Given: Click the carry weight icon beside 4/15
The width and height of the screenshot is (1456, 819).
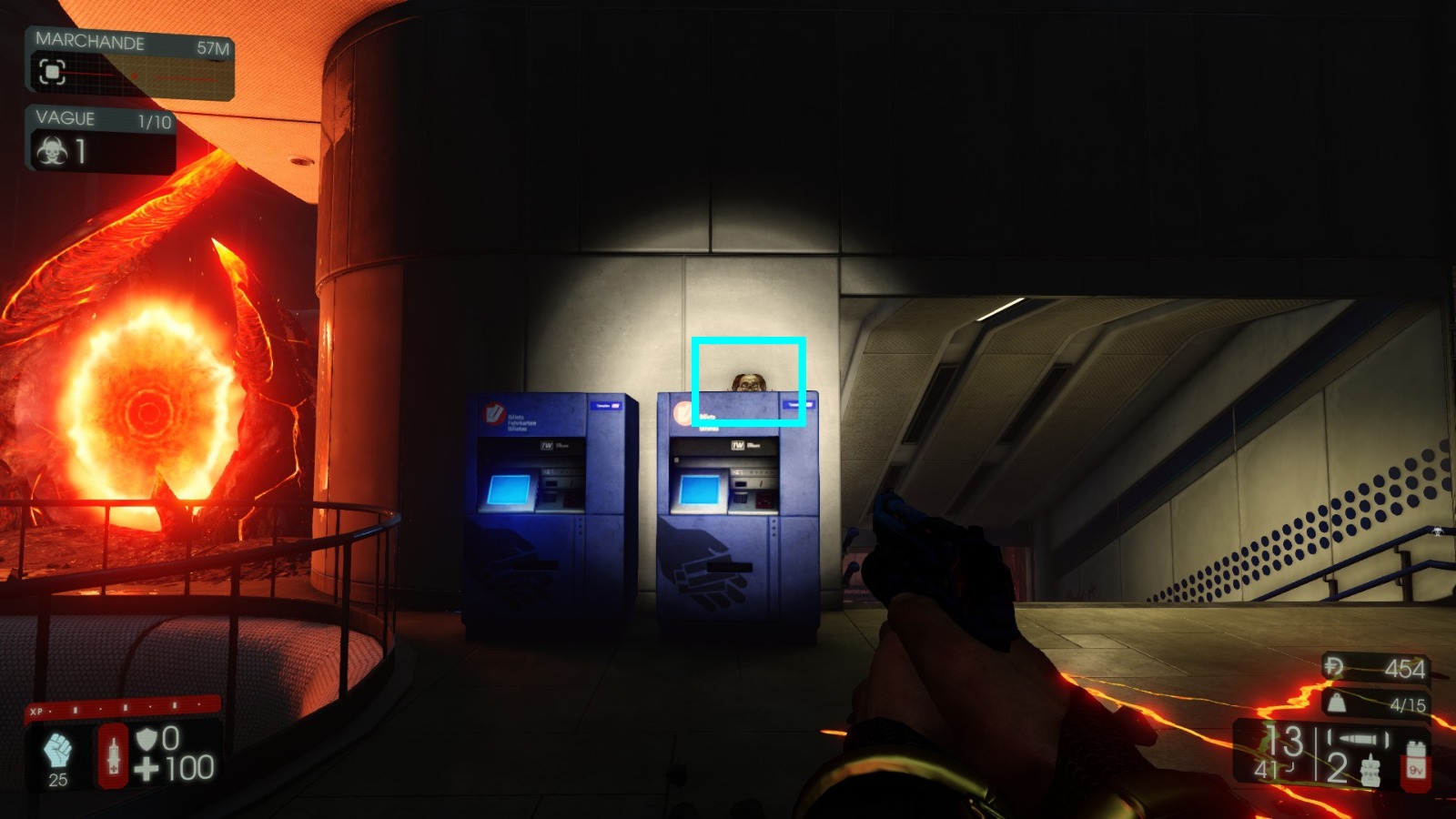Looking at the screenshot, I should (x=1337, y=704).
